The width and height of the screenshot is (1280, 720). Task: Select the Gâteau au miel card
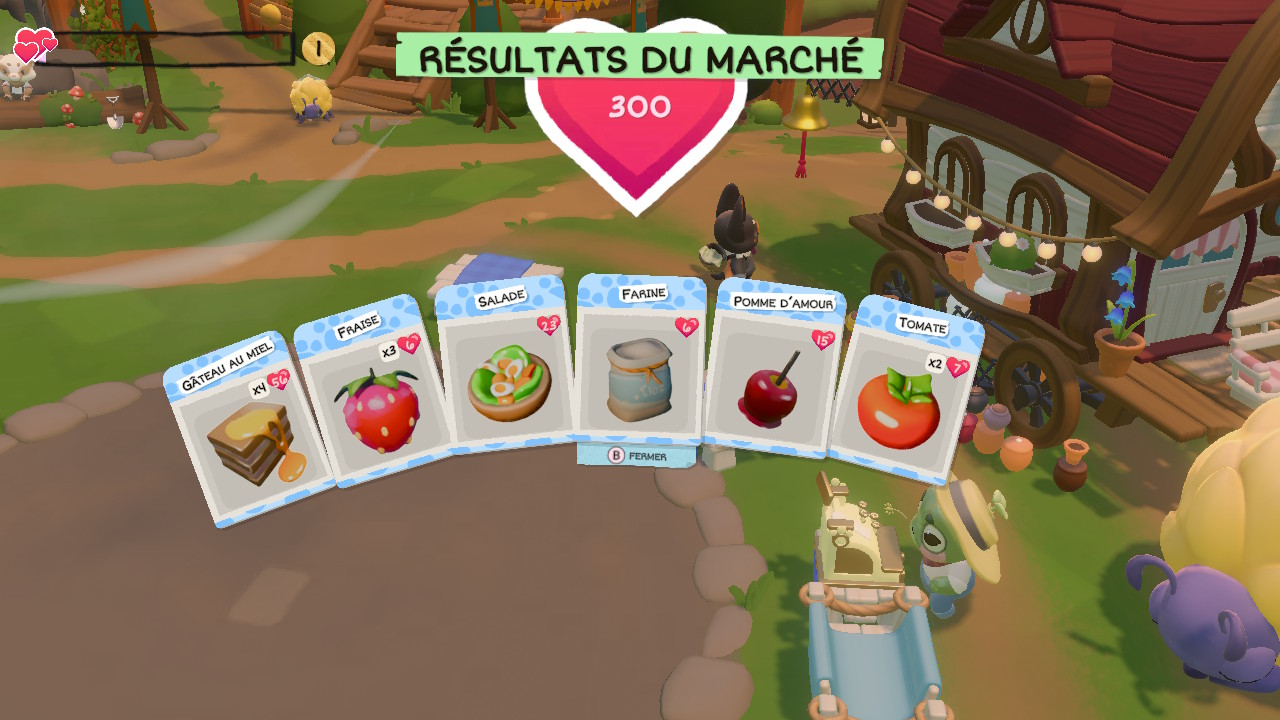[x=249, y=432]
